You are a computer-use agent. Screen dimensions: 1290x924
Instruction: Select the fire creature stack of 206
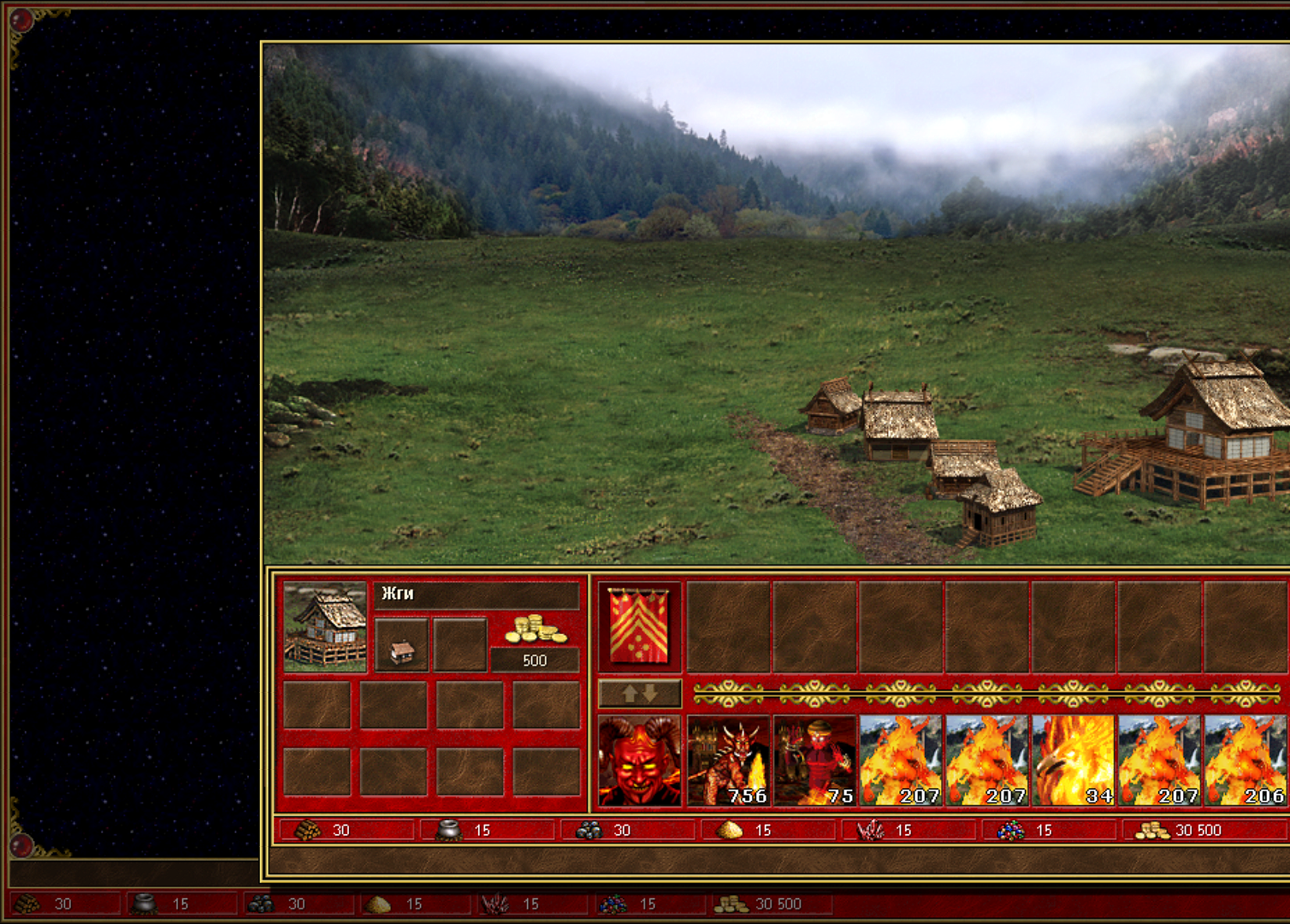(1246, 761)
